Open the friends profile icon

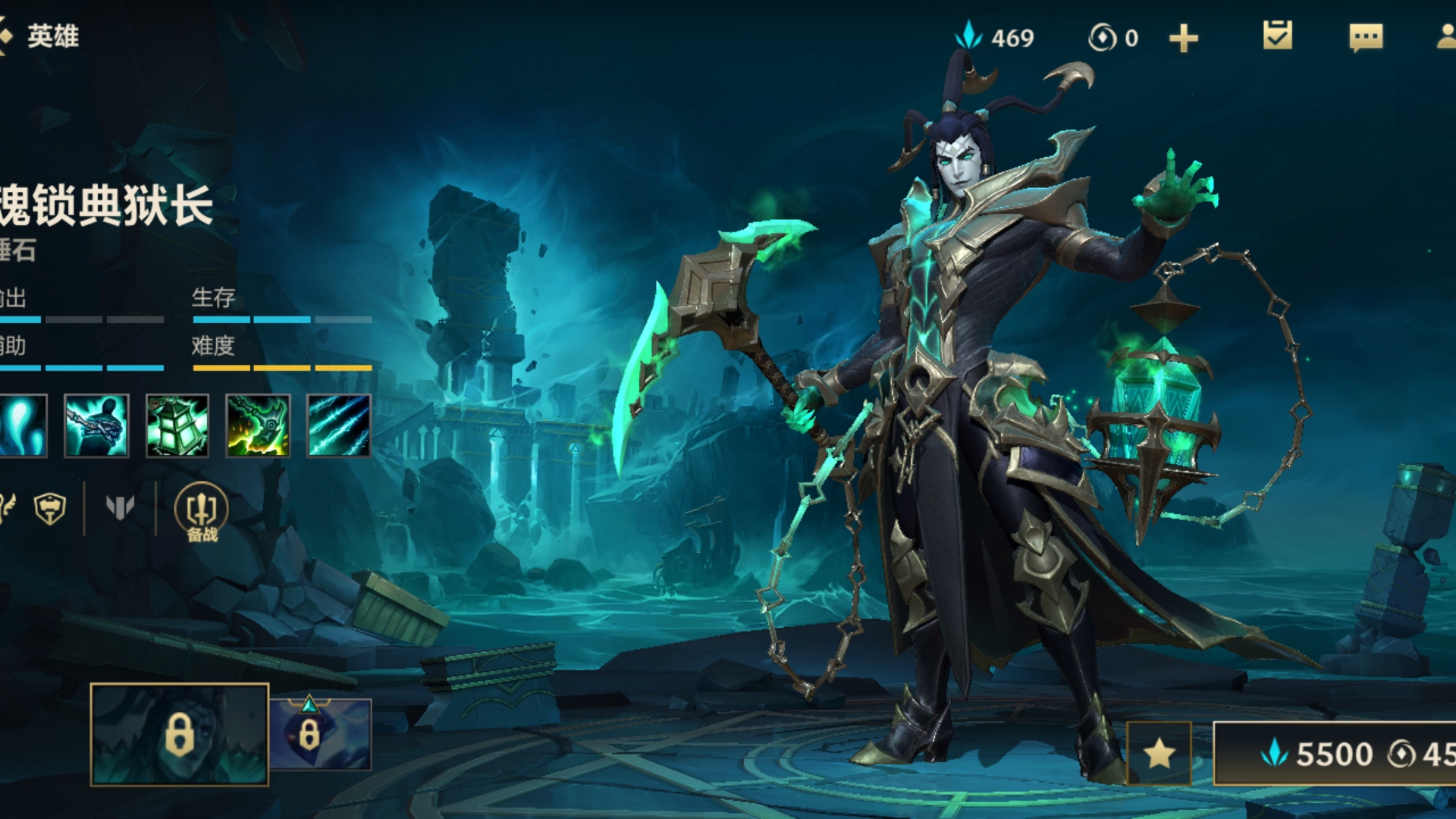[x=1447, y=37]
